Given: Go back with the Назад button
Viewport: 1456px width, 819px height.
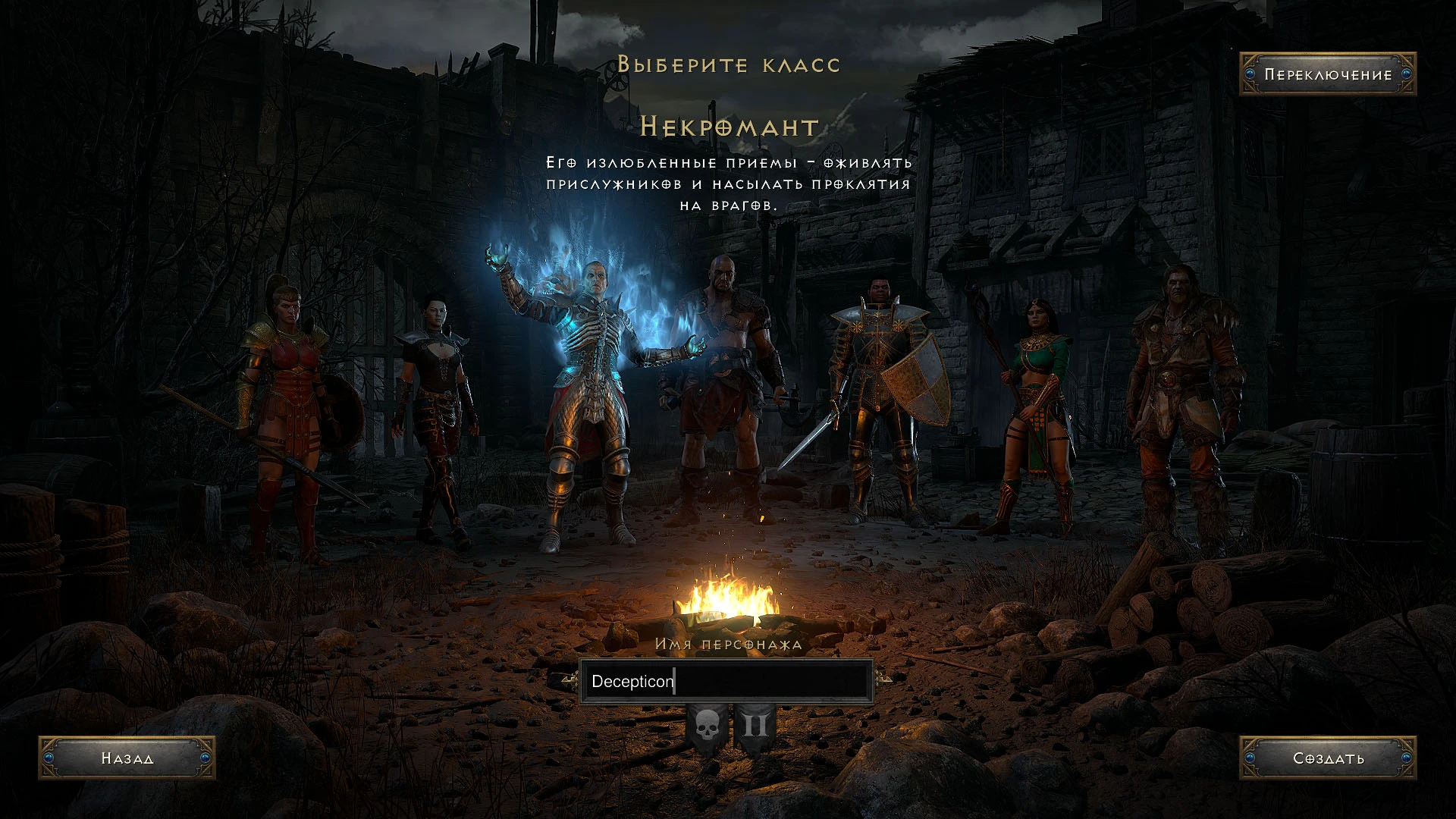Looking at the screenshot, I should pyautogui.click(x=127, y=758).
